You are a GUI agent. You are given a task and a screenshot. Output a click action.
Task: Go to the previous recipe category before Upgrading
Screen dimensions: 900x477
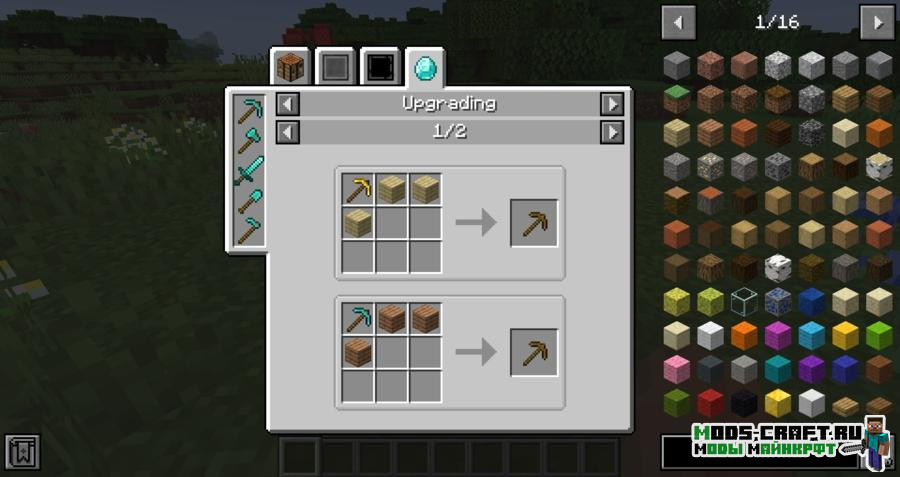[287, 104]
